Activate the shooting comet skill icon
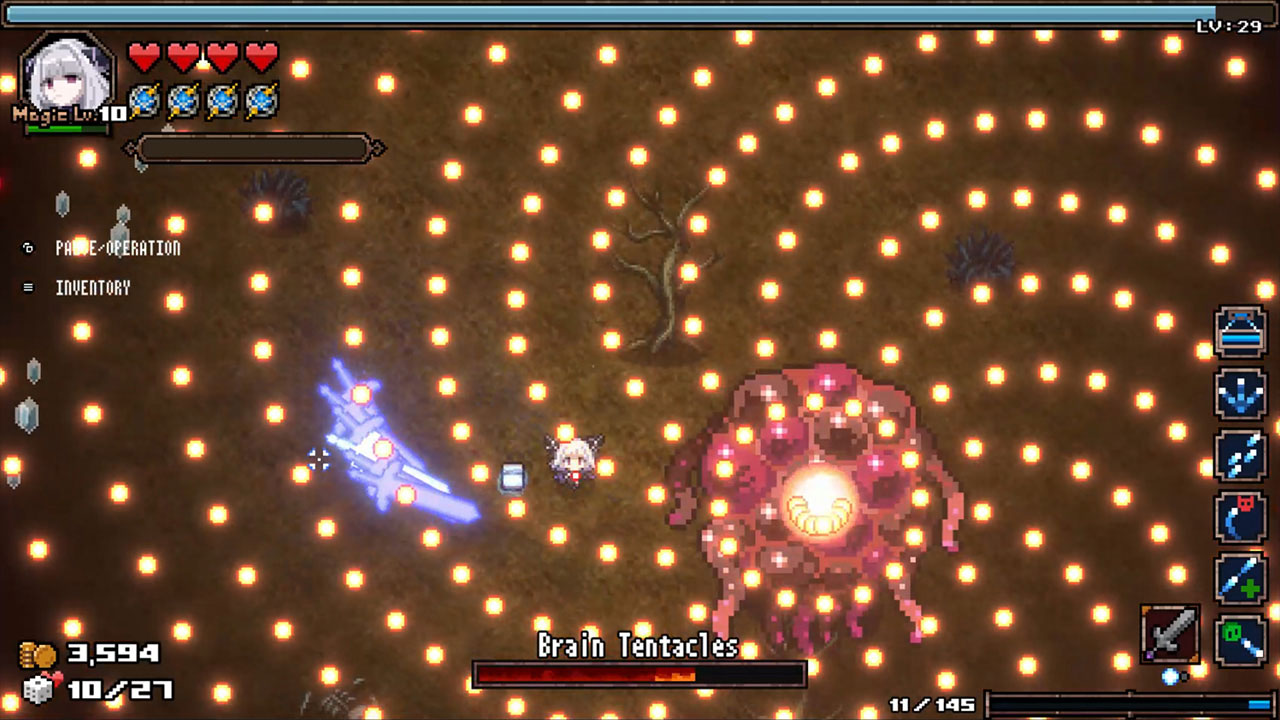Screen dimensions: 1280x720 pyautogui.click(x=1240, y=456)
